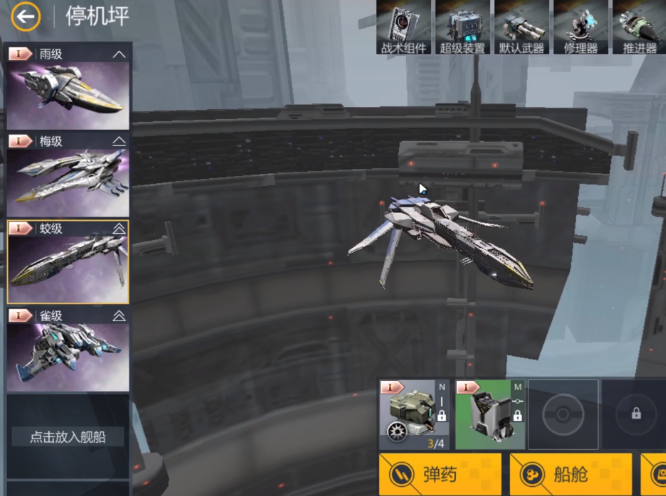Choose the 梅级 ship from the list
Viewport: 666px width, 496px height.
point(68,174)
